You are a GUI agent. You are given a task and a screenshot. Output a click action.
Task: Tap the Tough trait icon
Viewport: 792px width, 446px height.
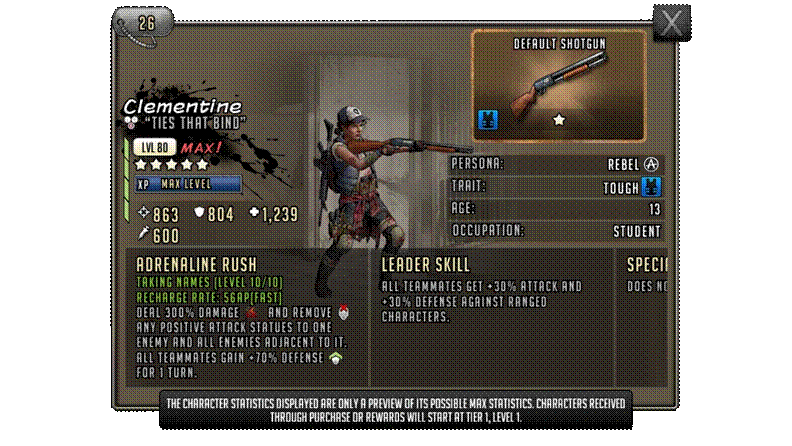(651, 187)
